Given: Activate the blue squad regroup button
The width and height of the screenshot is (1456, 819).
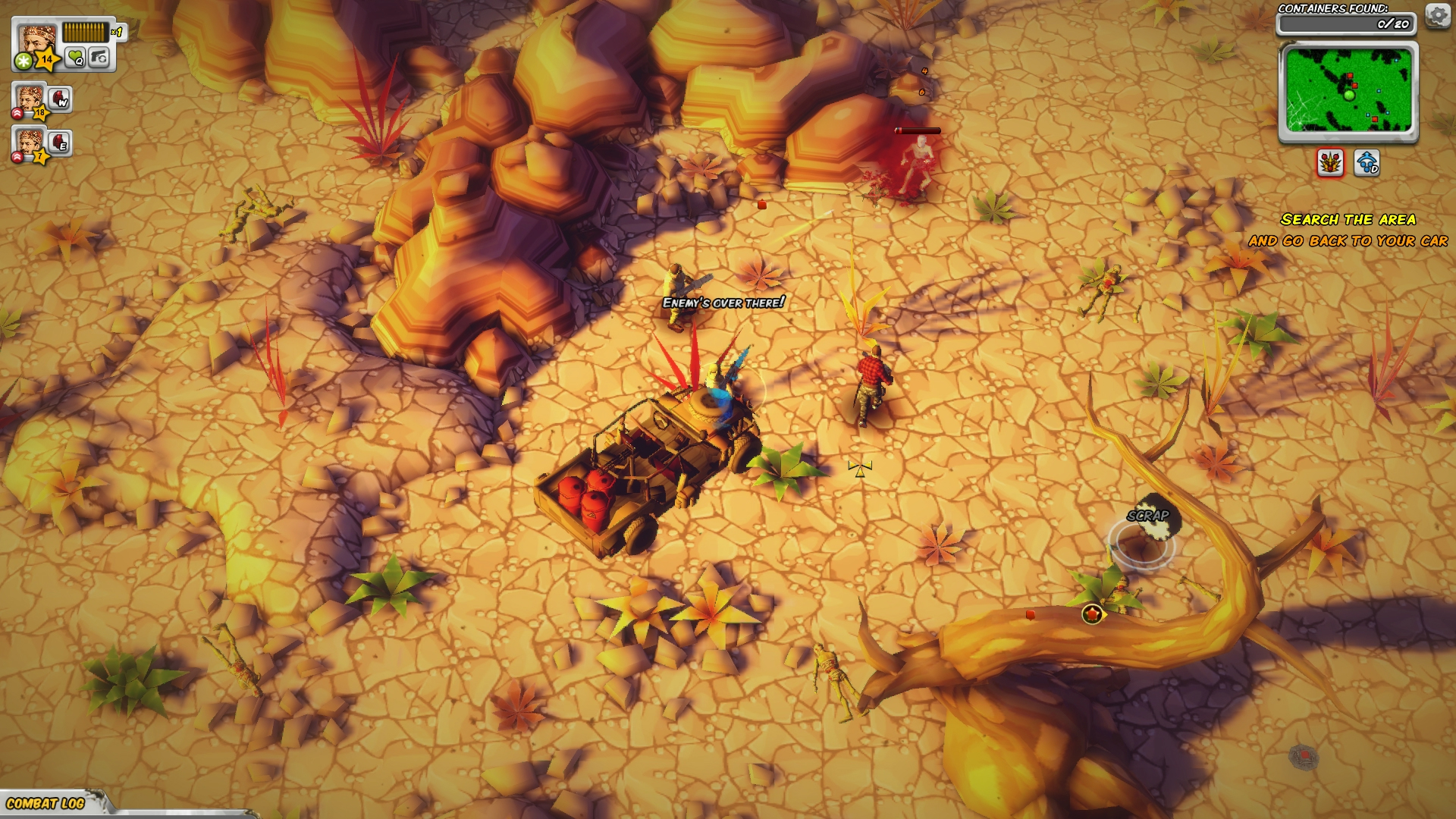Looking at the screenshot, I should pos(1367,162).
